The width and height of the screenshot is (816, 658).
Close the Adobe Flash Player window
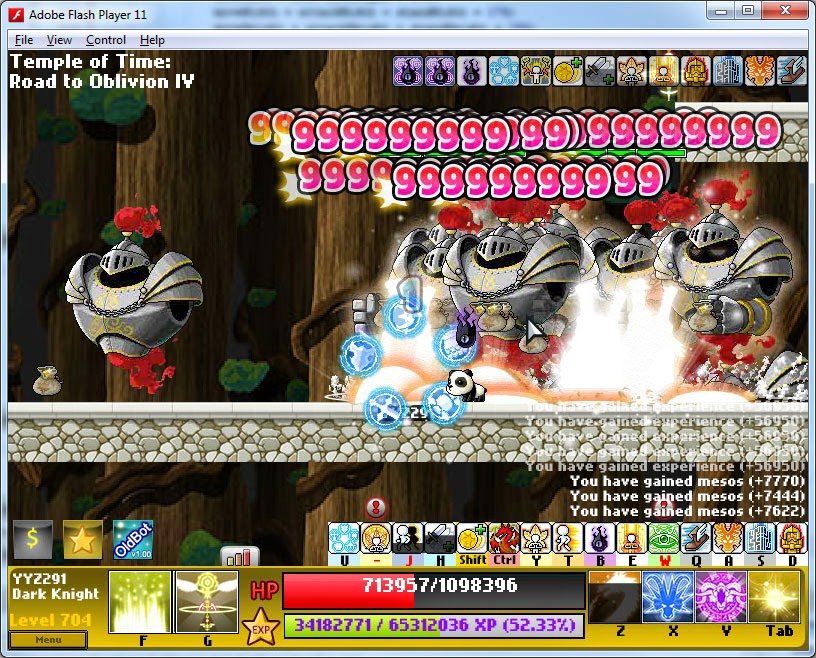click(x=785, y=10)
